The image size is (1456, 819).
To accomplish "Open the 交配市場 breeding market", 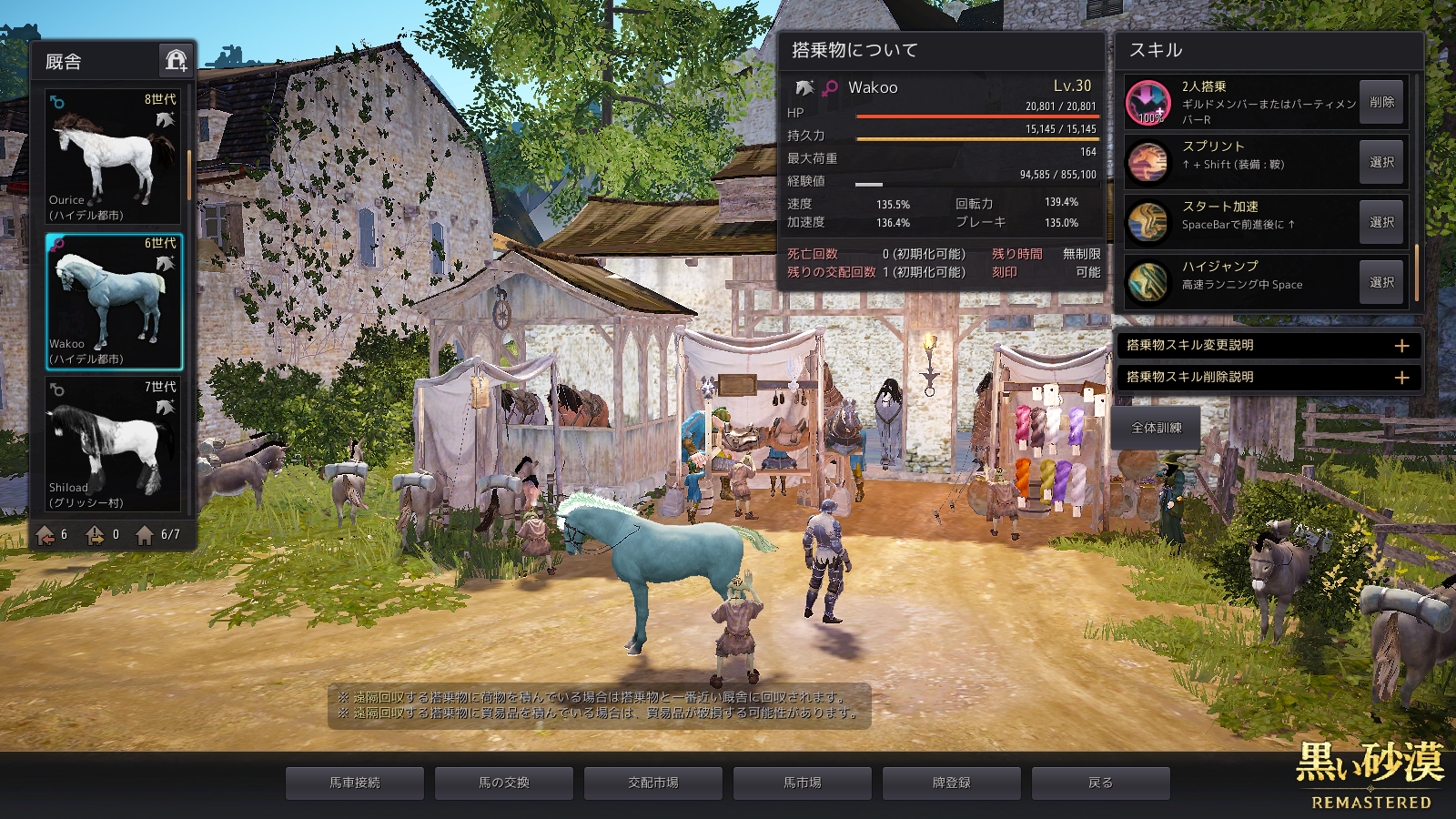I will (x=653, y=783).
